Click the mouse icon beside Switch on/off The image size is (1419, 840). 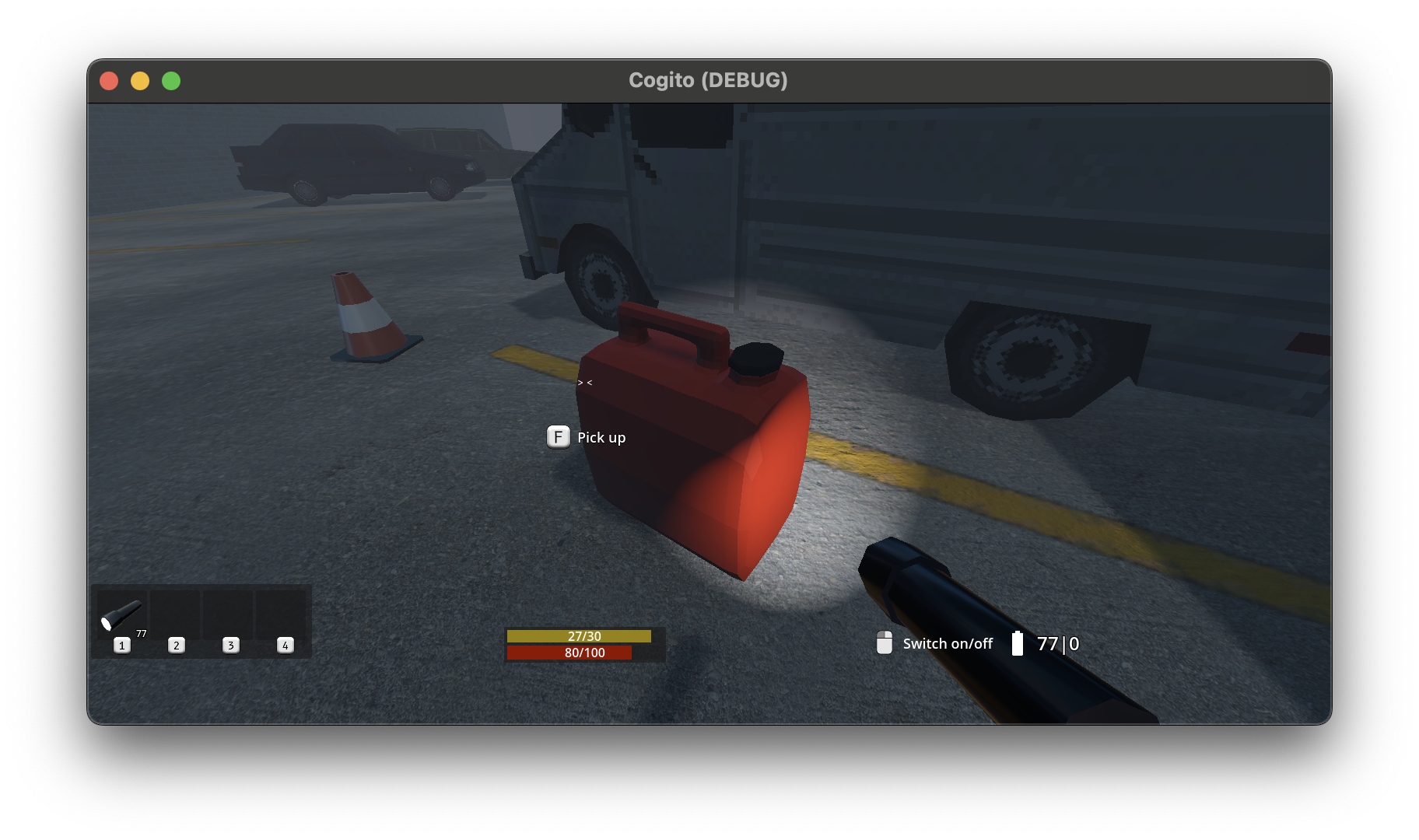884,642
